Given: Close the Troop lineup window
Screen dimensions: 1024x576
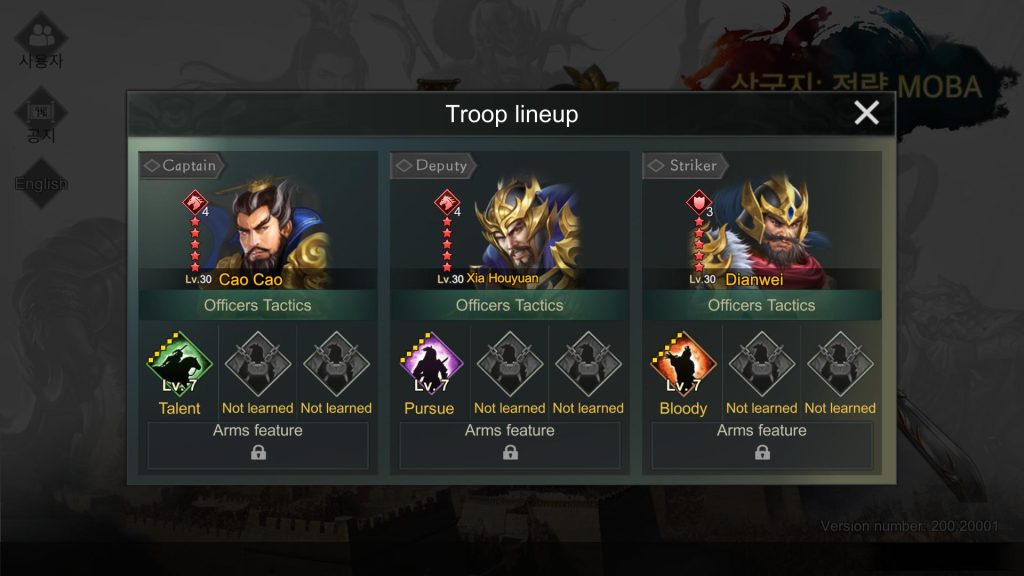Looking at the screenshot, I should [x=866, y=113].
